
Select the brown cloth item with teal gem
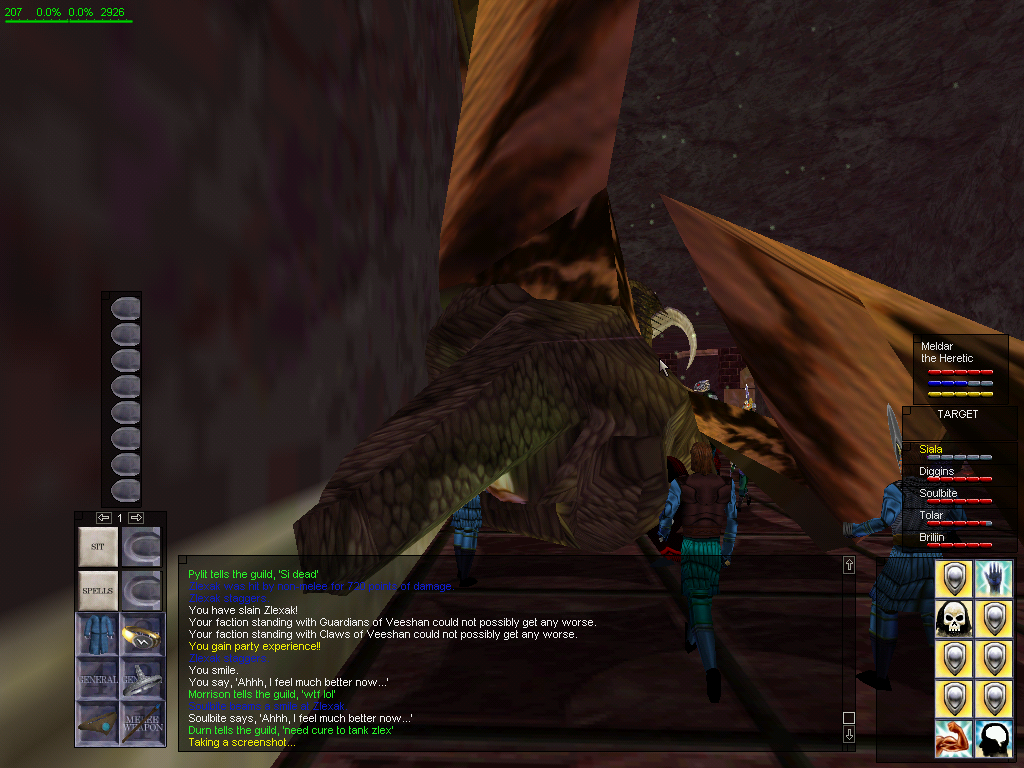[x=98, y=722]
